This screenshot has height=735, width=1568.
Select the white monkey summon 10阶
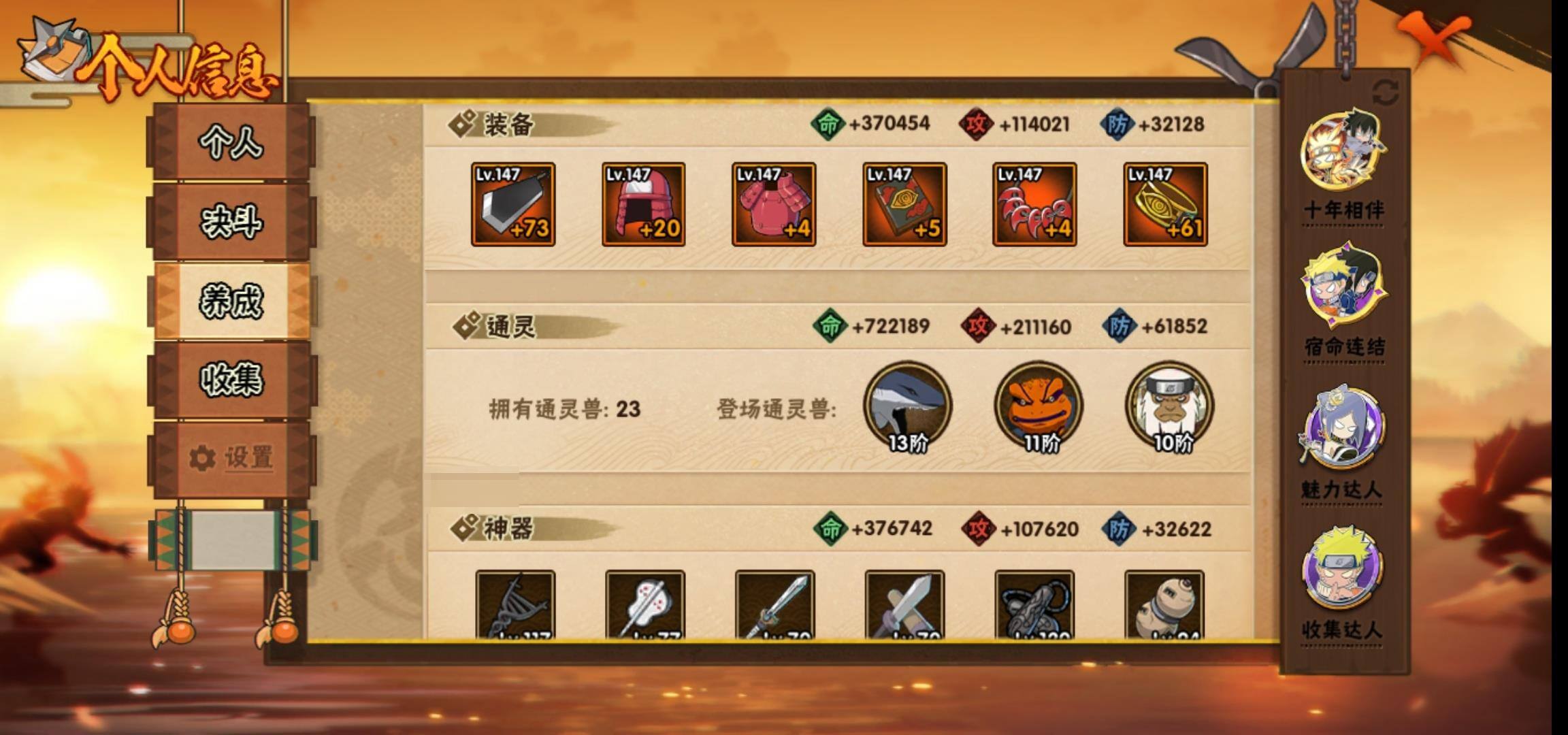(1169, 406)
